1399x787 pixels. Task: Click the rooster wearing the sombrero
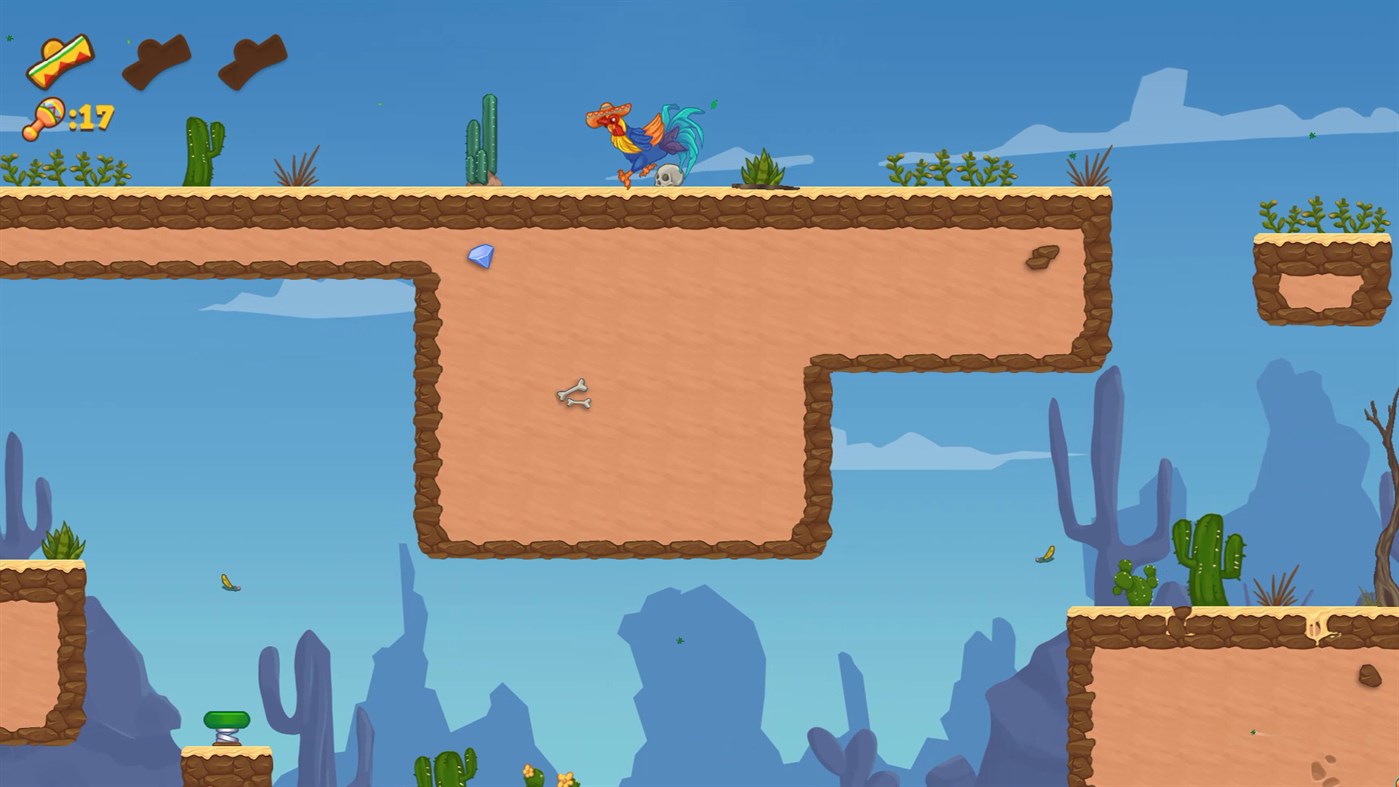coord(640,135)
